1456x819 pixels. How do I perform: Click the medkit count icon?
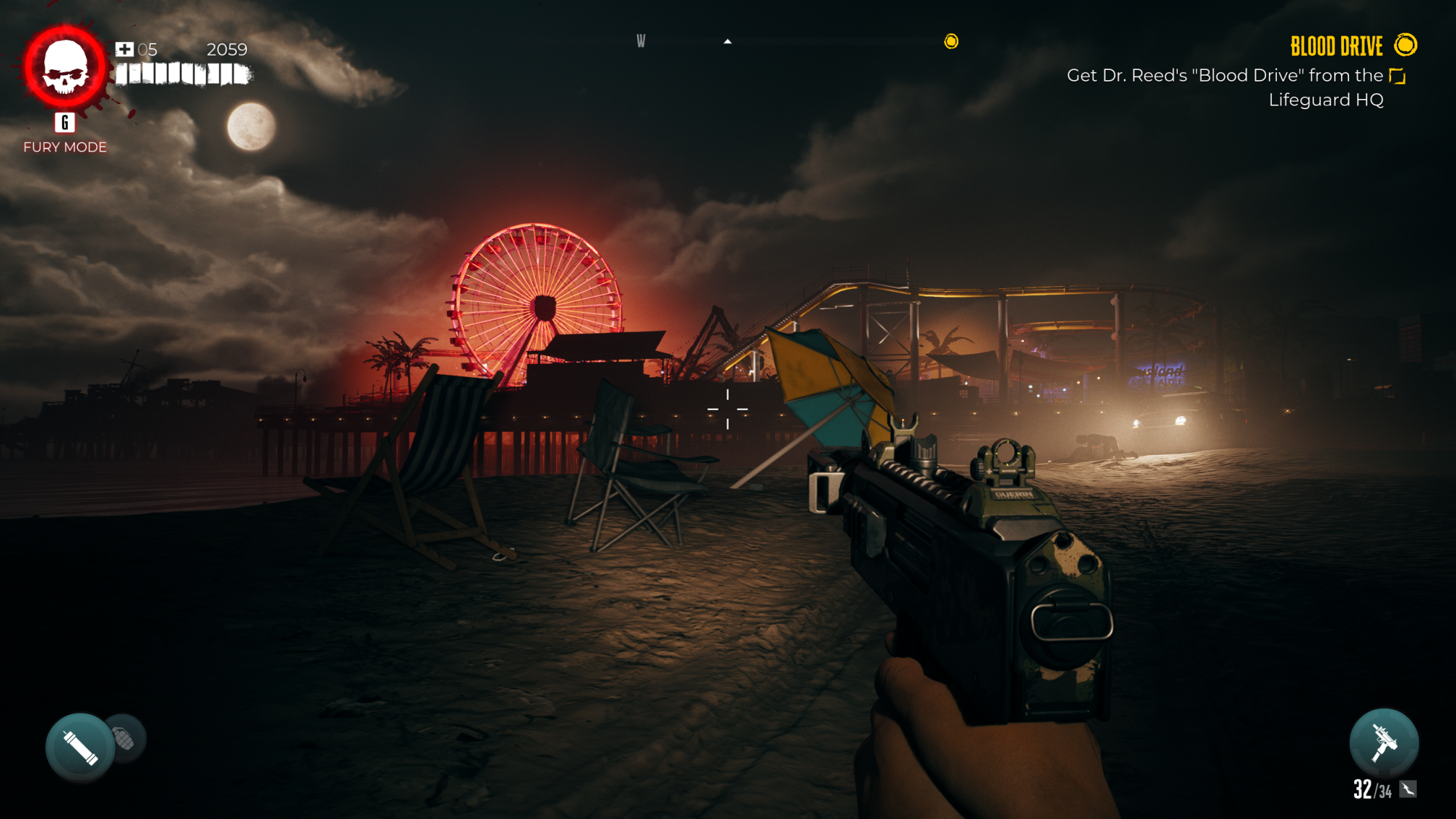(x=124, y=50)
